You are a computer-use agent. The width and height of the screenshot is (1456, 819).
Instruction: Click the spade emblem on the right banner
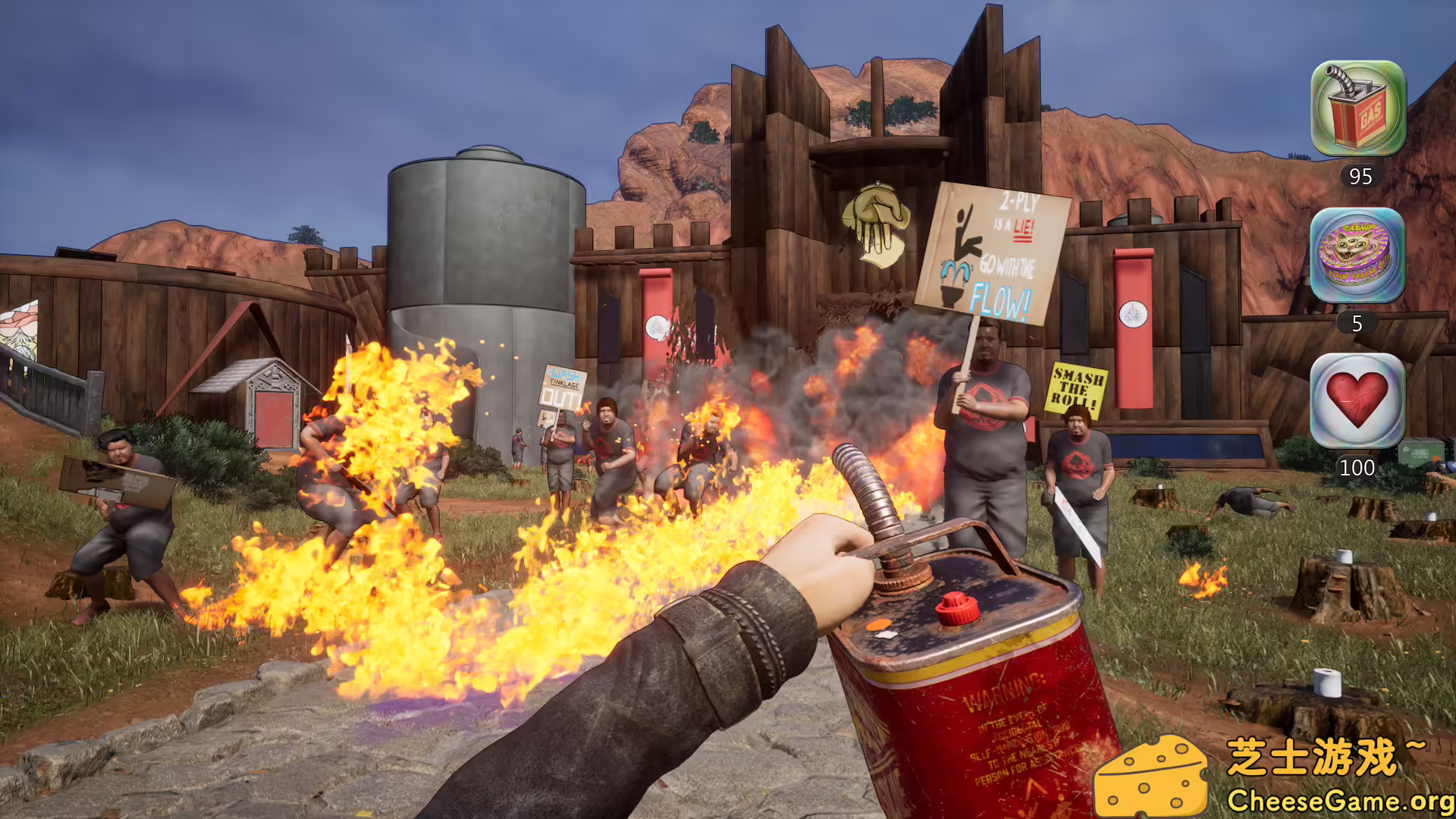click(x=1133, y=313)
